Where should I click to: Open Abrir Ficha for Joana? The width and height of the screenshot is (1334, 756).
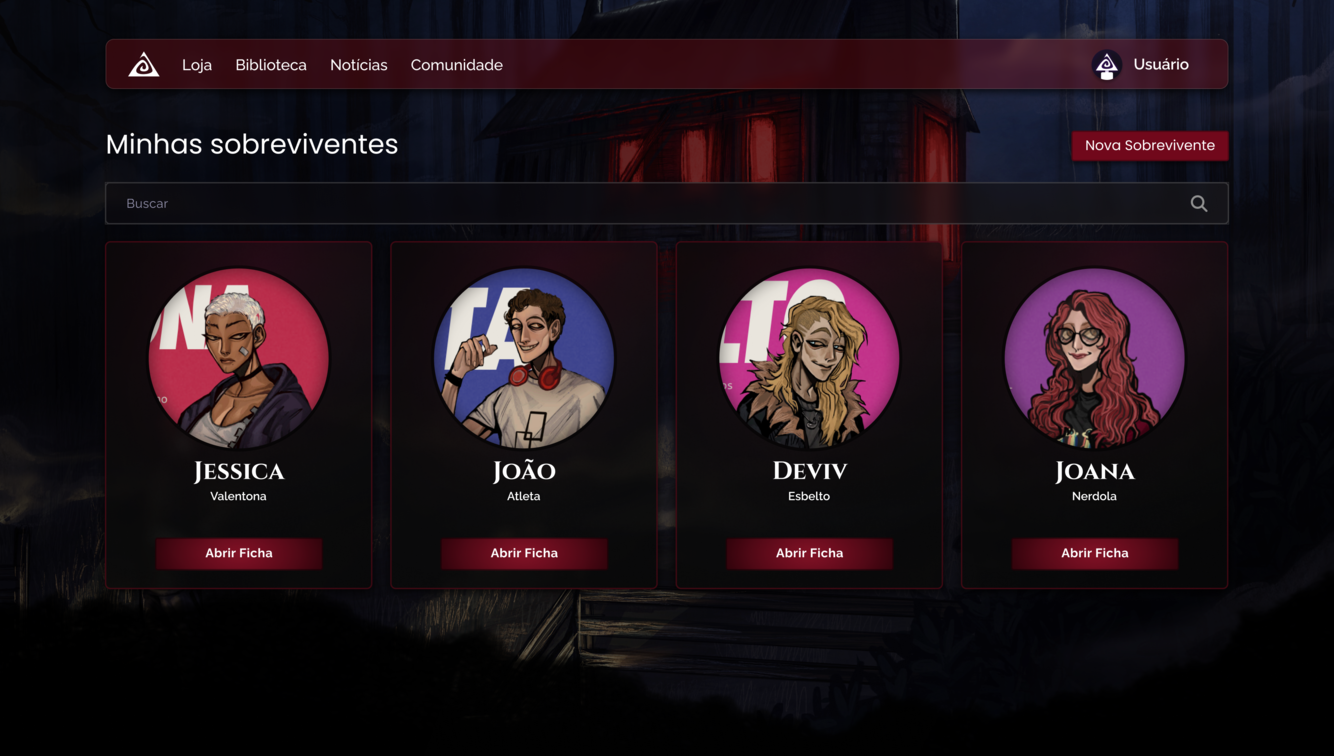(x=1094, y=553)
